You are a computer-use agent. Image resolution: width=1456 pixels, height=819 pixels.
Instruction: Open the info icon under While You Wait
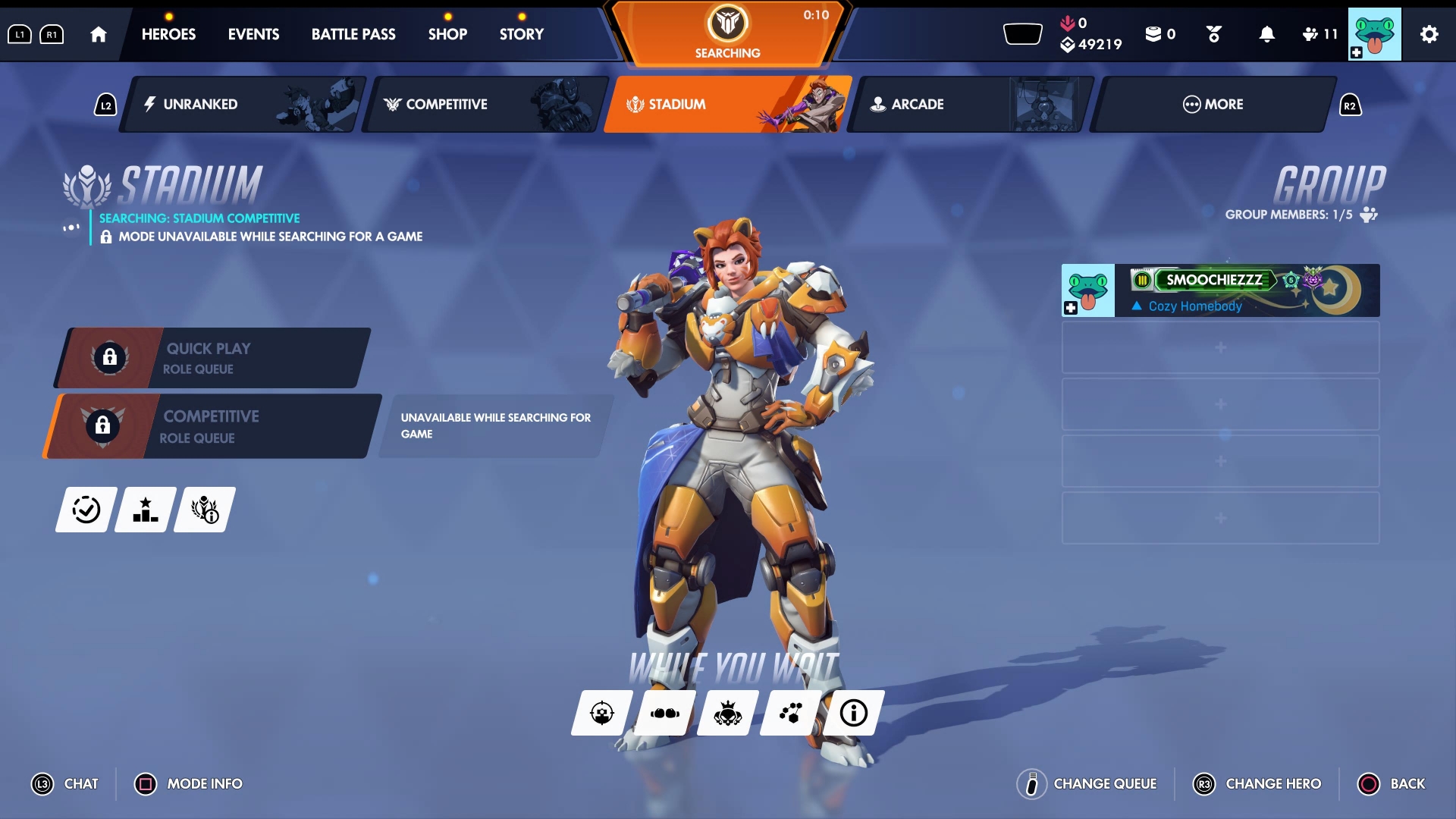pos(853,713)
